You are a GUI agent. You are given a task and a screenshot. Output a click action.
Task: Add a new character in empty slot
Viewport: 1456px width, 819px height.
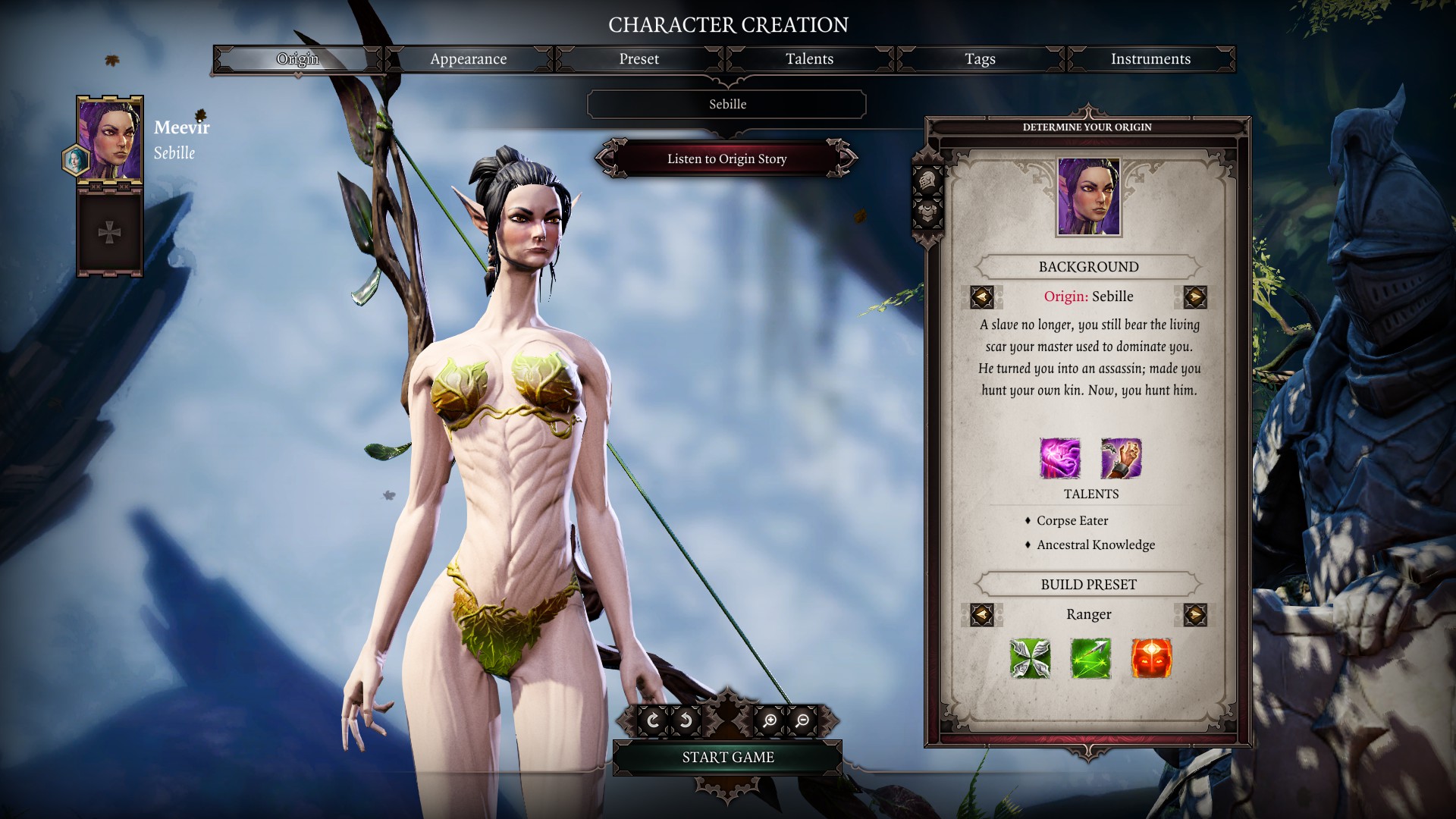110,232
